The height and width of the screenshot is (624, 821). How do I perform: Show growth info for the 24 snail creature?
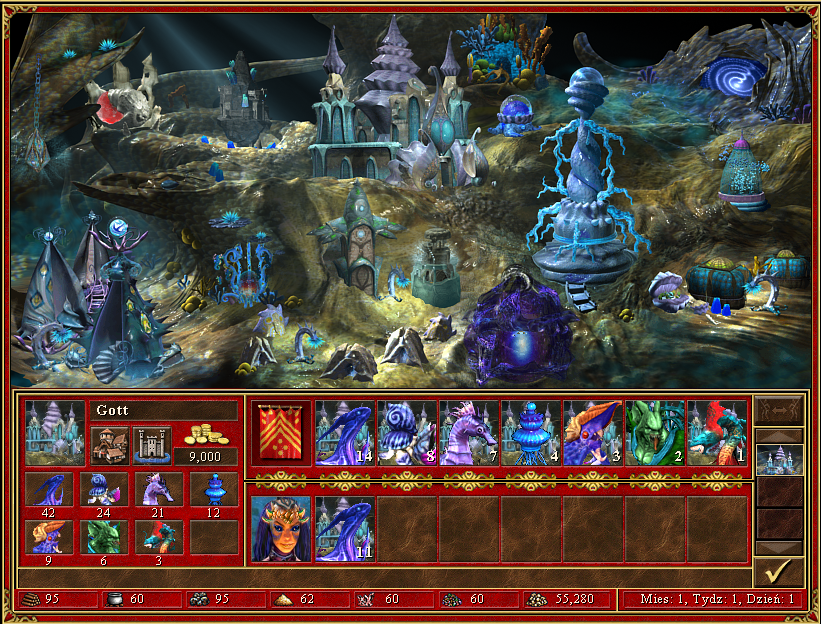(103, 491)
